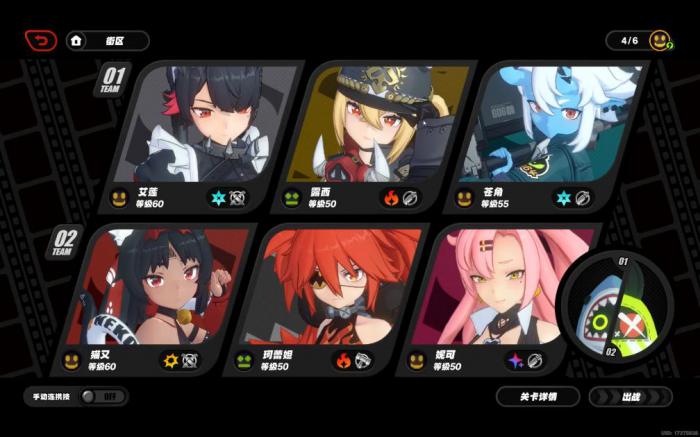Screen dimensions: 700x437
Task: Return home via the 街区 button
Action: pos(108,41)
